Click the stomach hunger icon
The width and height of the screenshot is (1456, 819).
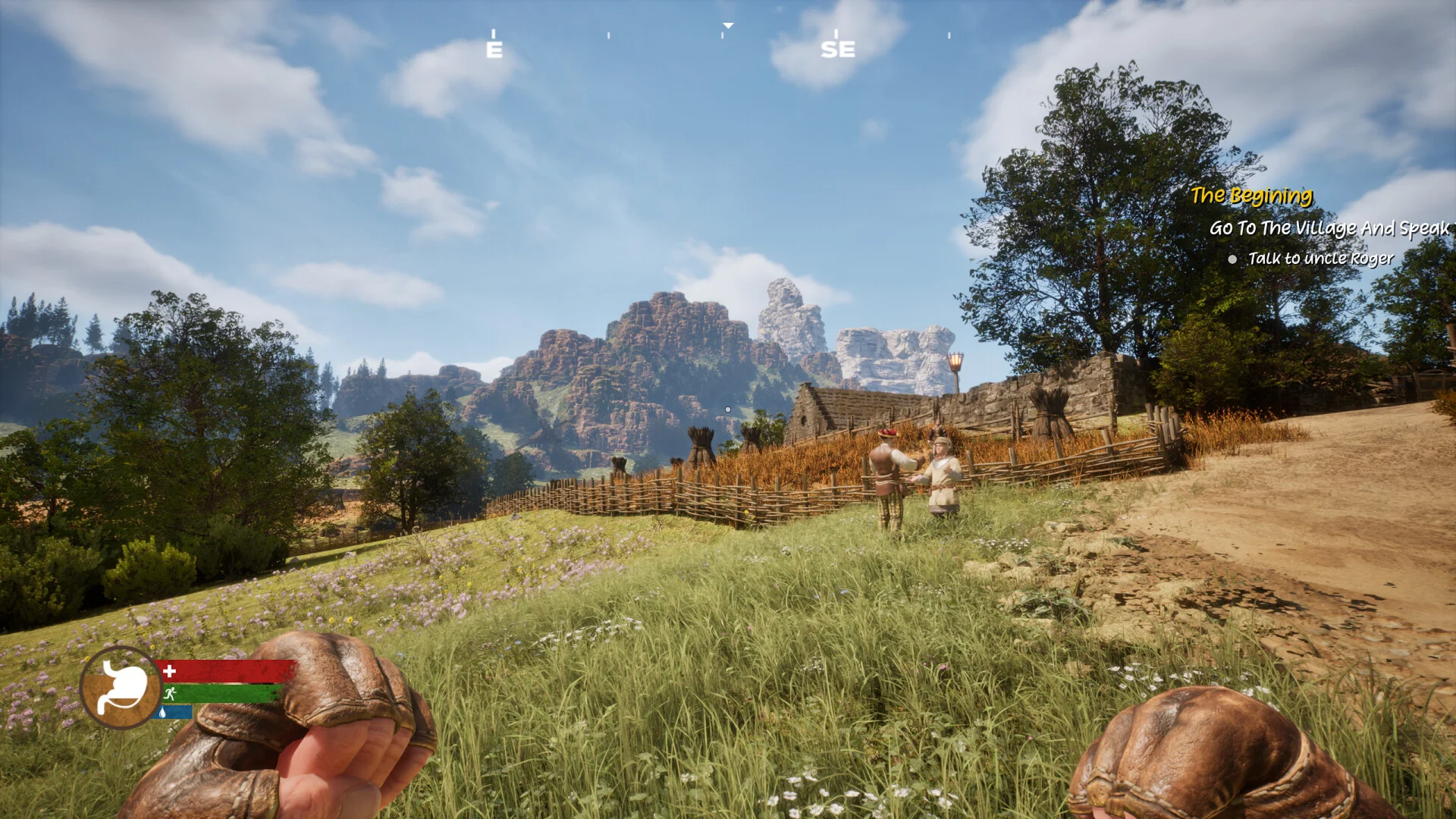pos(121,687)
